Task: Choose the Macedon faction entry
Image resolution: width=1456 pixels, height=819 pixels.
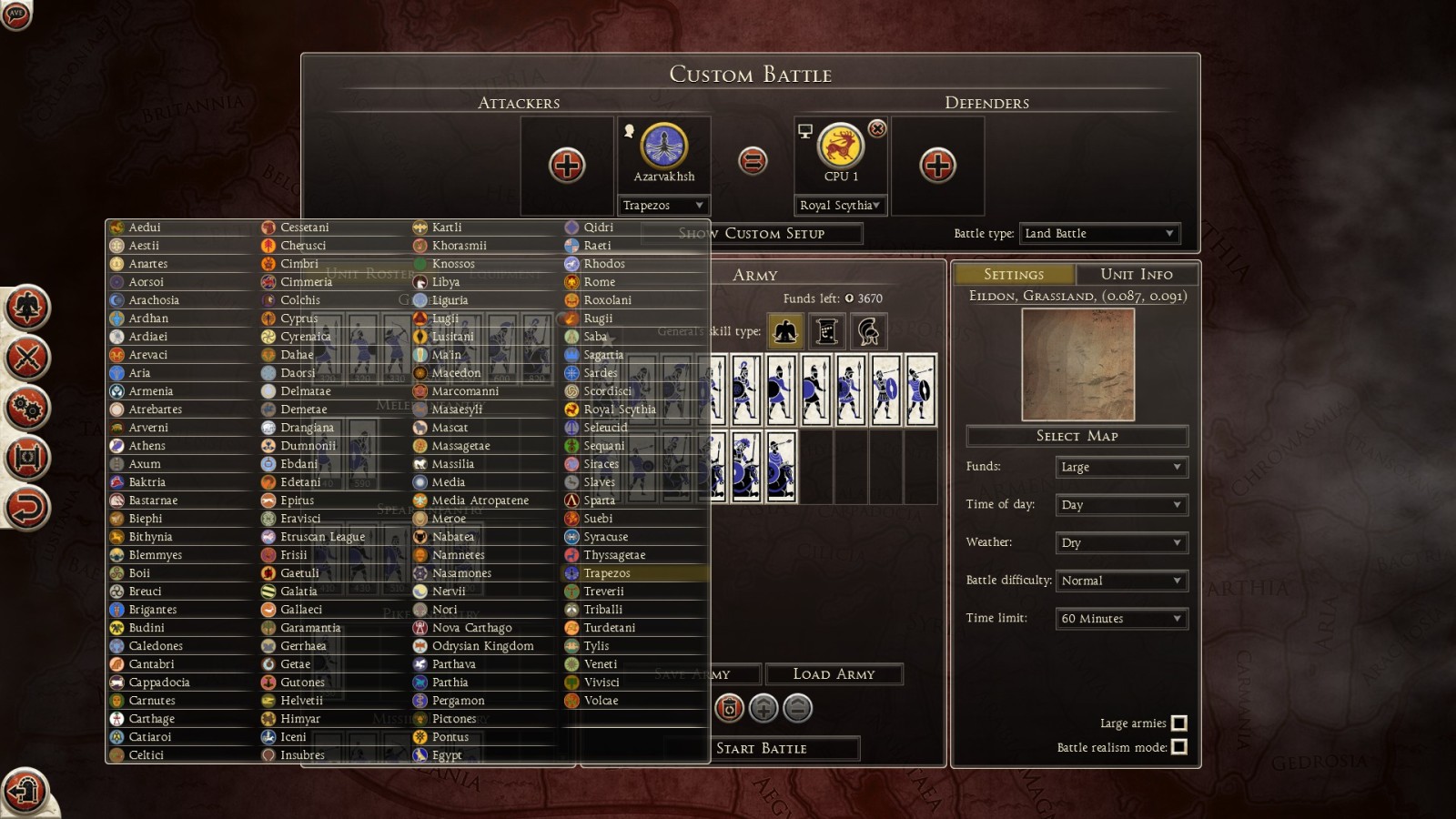Action: pos(455,373)
